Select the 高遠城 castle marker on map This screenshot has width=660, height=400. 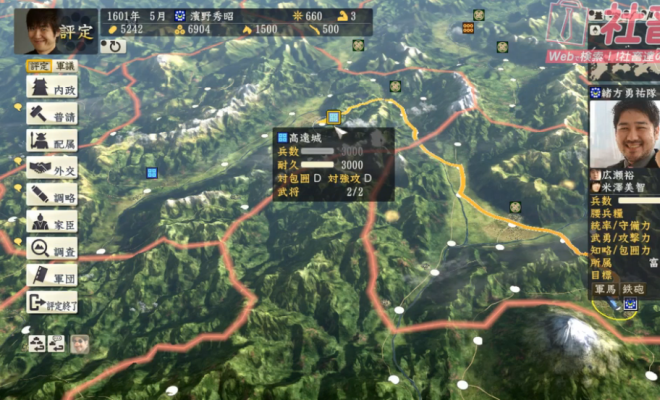[334, 117]
